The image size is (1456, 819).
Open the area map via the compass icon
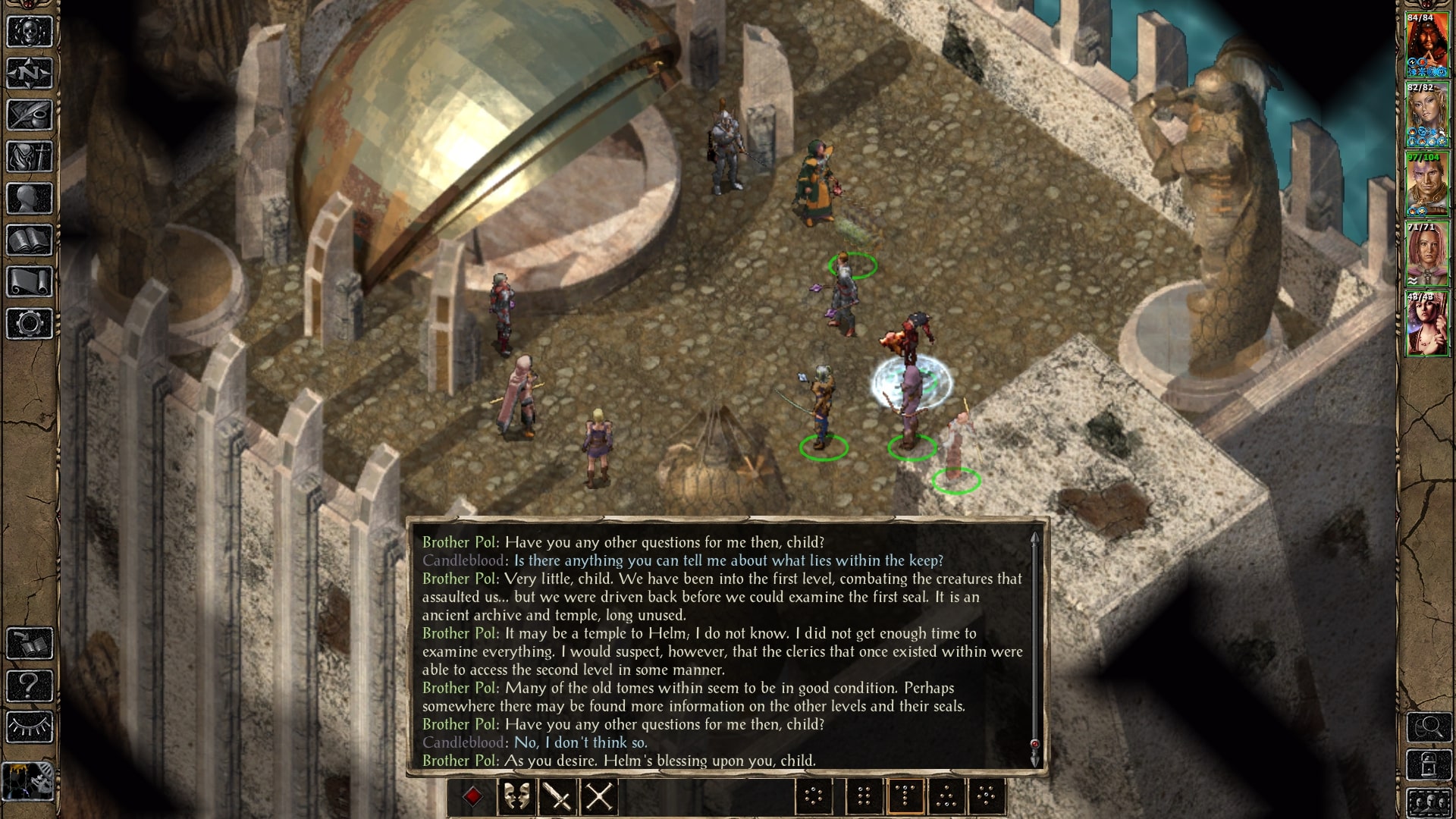coord(28,73)
